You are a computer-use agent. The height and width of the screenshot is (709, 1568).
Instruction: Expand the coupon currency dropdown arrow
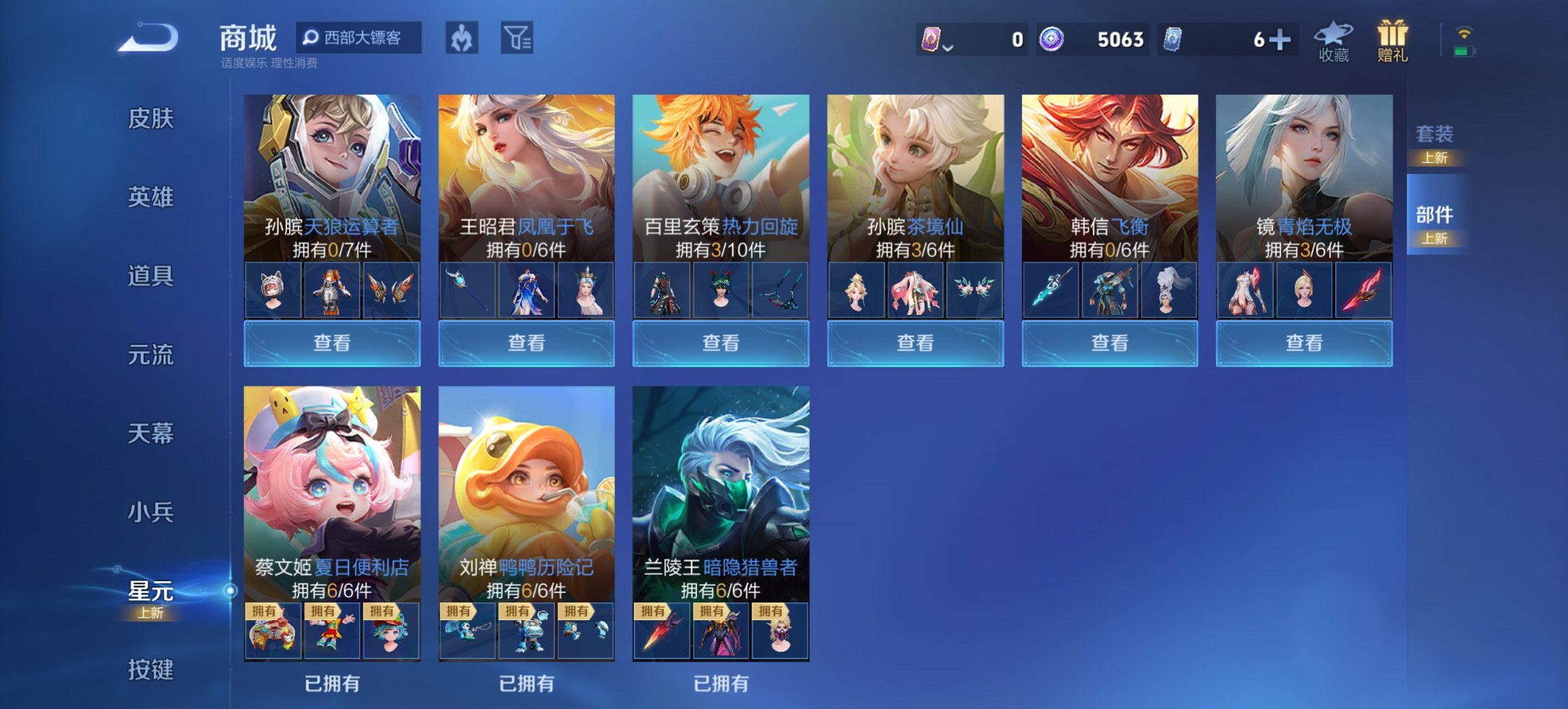(949, 48)
